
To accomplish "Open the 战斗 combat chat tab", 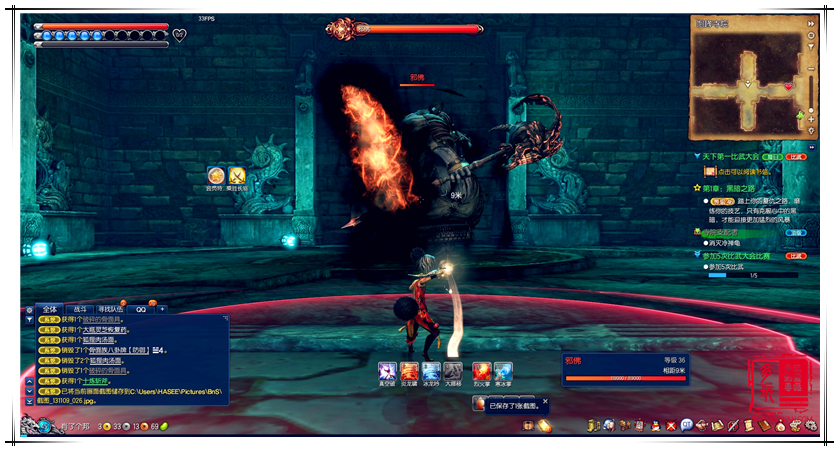I will [79, 309].
